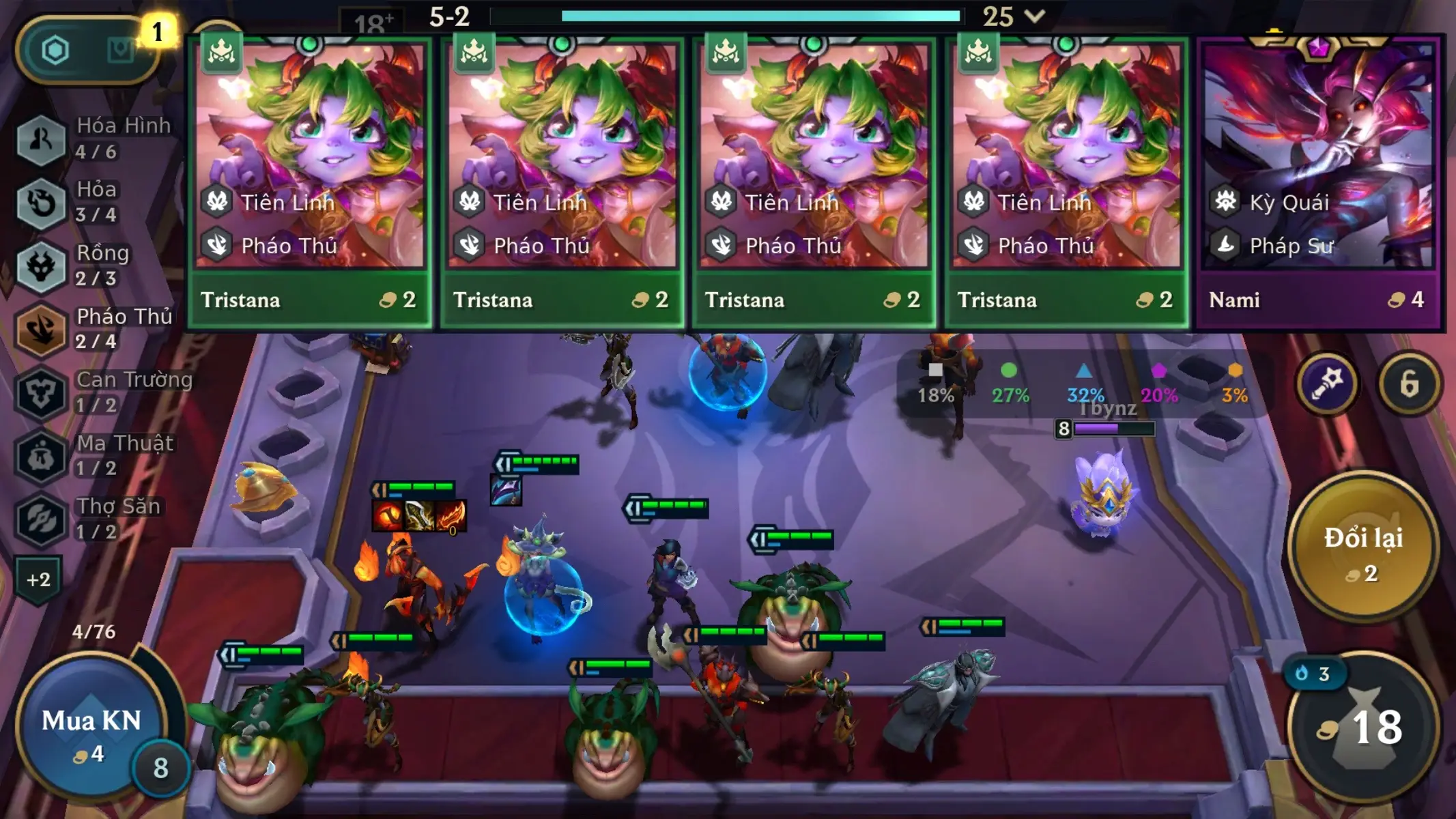This screenshot has width=1456, height=819.
Task: Click the Rồng trait icon
Action: pyautogui.click(x=41, y=266)
